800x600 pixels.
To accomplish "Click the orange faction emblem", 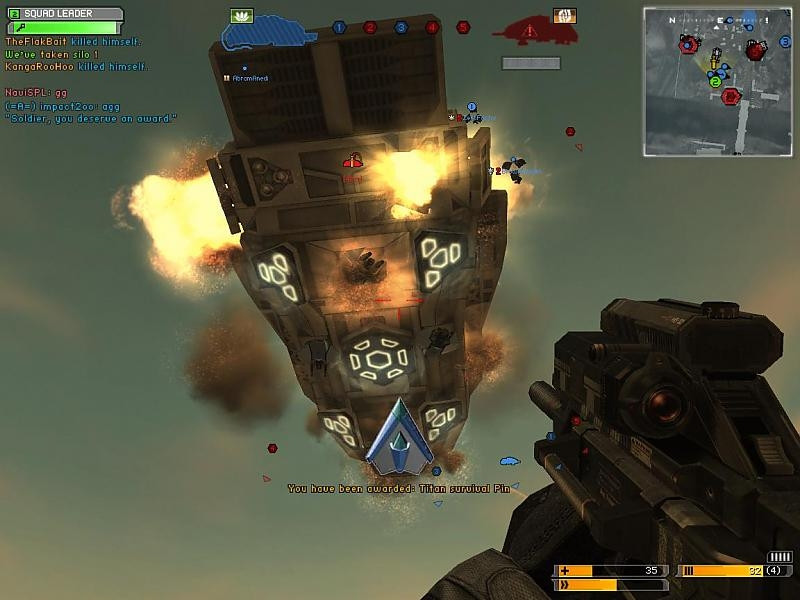I will click(x=565, y=15).
